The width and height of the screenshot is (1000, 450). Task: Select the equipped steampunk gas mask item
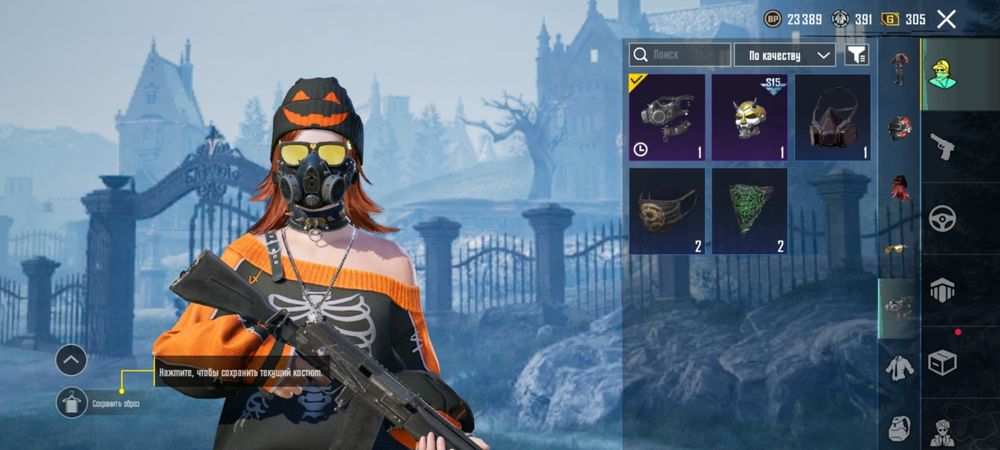tap(666, 118)
